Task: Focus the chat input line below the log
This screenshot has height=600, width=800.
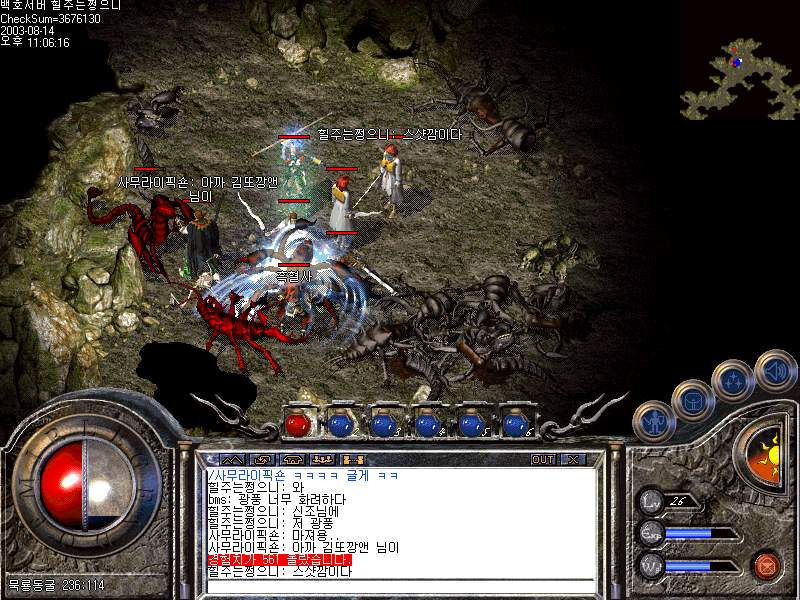Action: (x=400, y=587)
